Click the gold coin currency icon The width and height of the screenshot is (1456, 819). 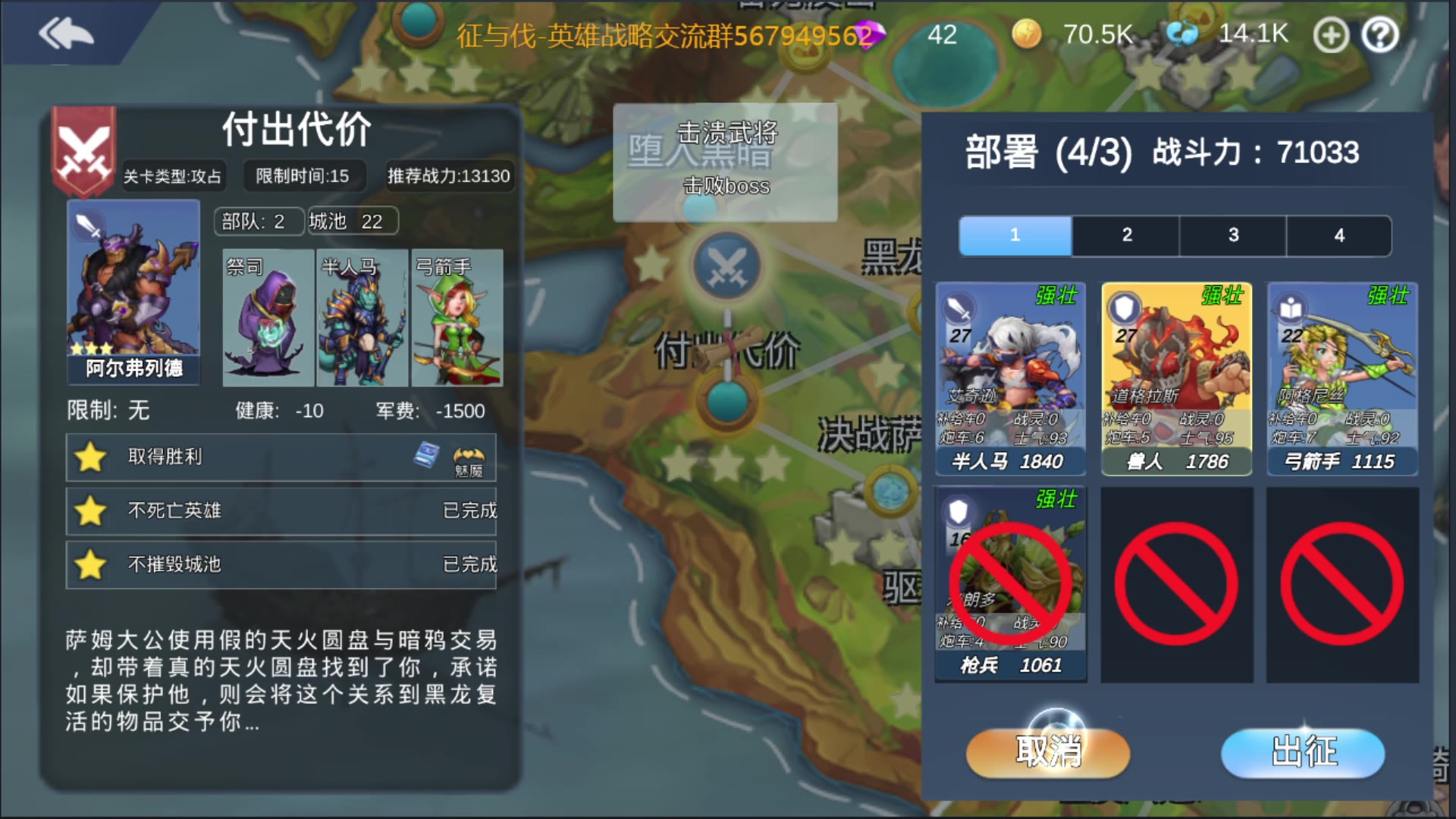pyautogui.click(x=1029, y=36)
